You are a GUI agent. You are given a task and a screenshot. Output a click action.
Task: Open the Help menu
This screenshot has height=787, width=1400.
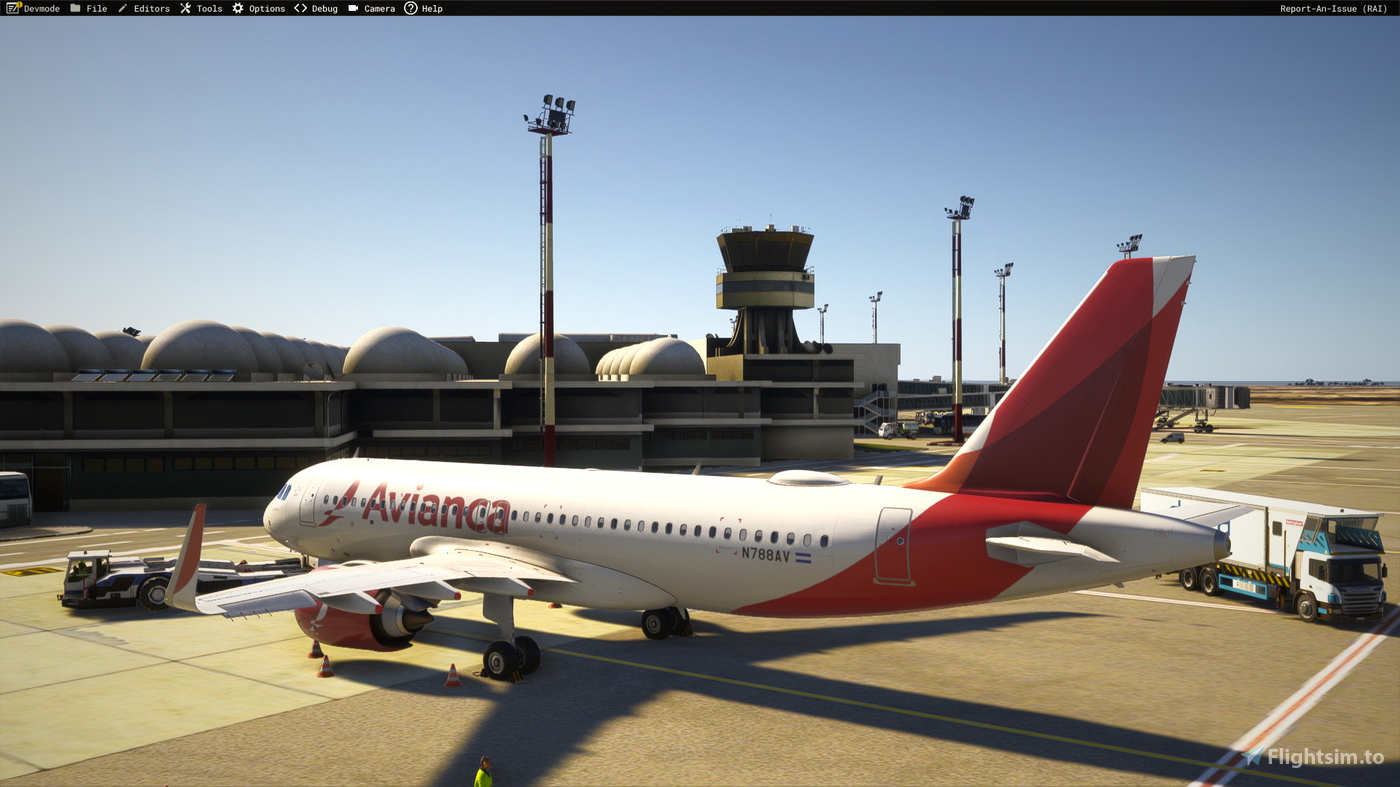point(432,7)
